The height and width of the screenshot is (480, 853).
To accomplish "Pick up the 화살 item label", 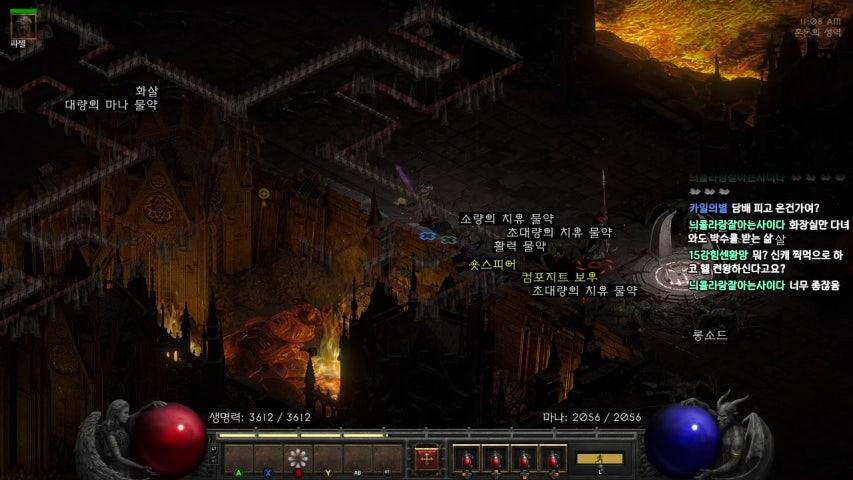I will (147, 90).
